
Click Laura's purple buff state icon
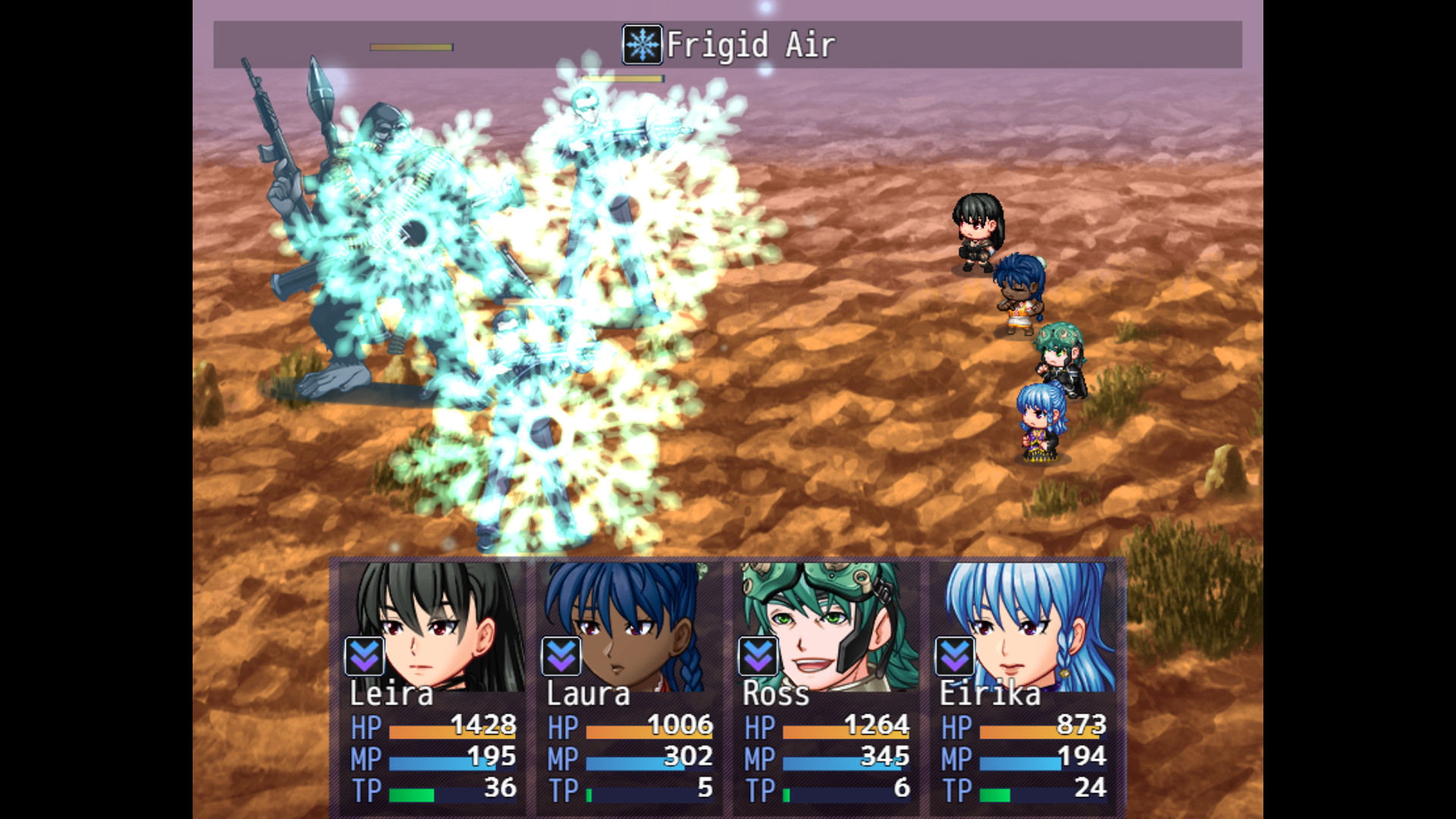coord(560,657)
